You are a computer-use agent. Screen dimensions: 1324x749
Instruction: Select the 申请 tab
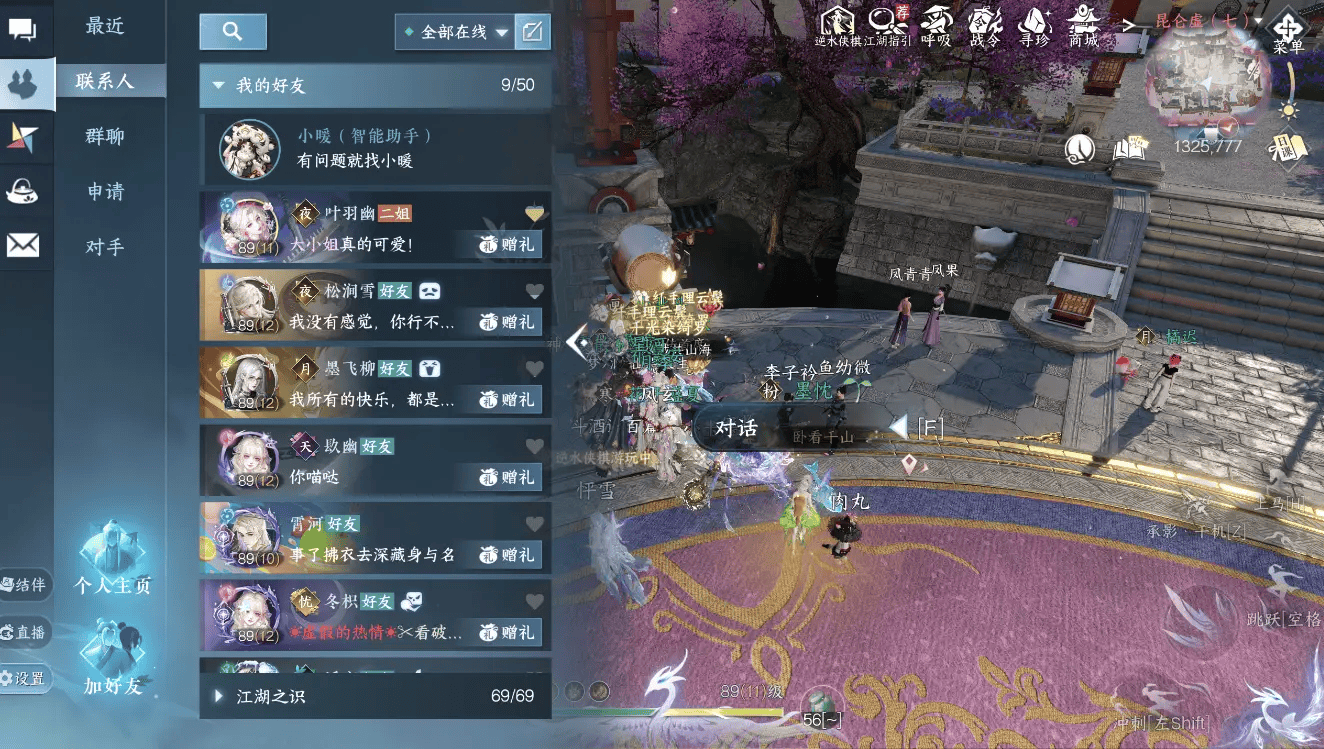click(105, 191)
